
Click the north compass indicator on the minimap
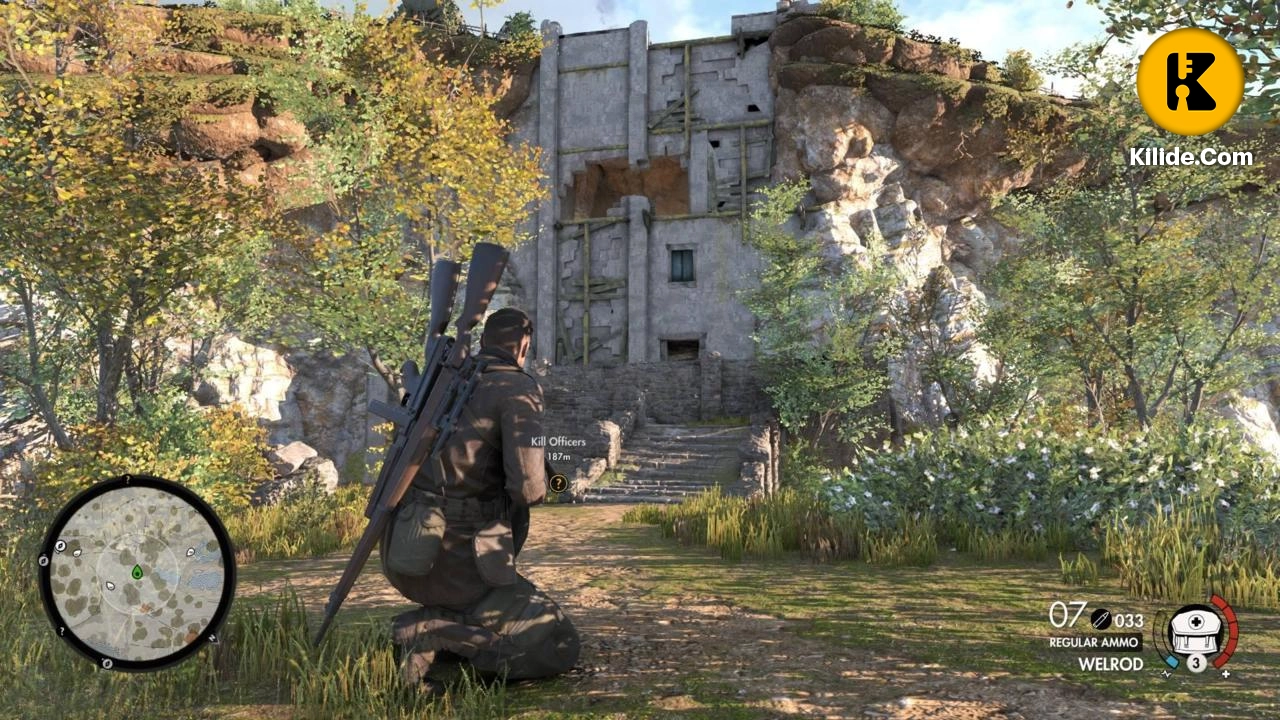[x=213, y=638]
